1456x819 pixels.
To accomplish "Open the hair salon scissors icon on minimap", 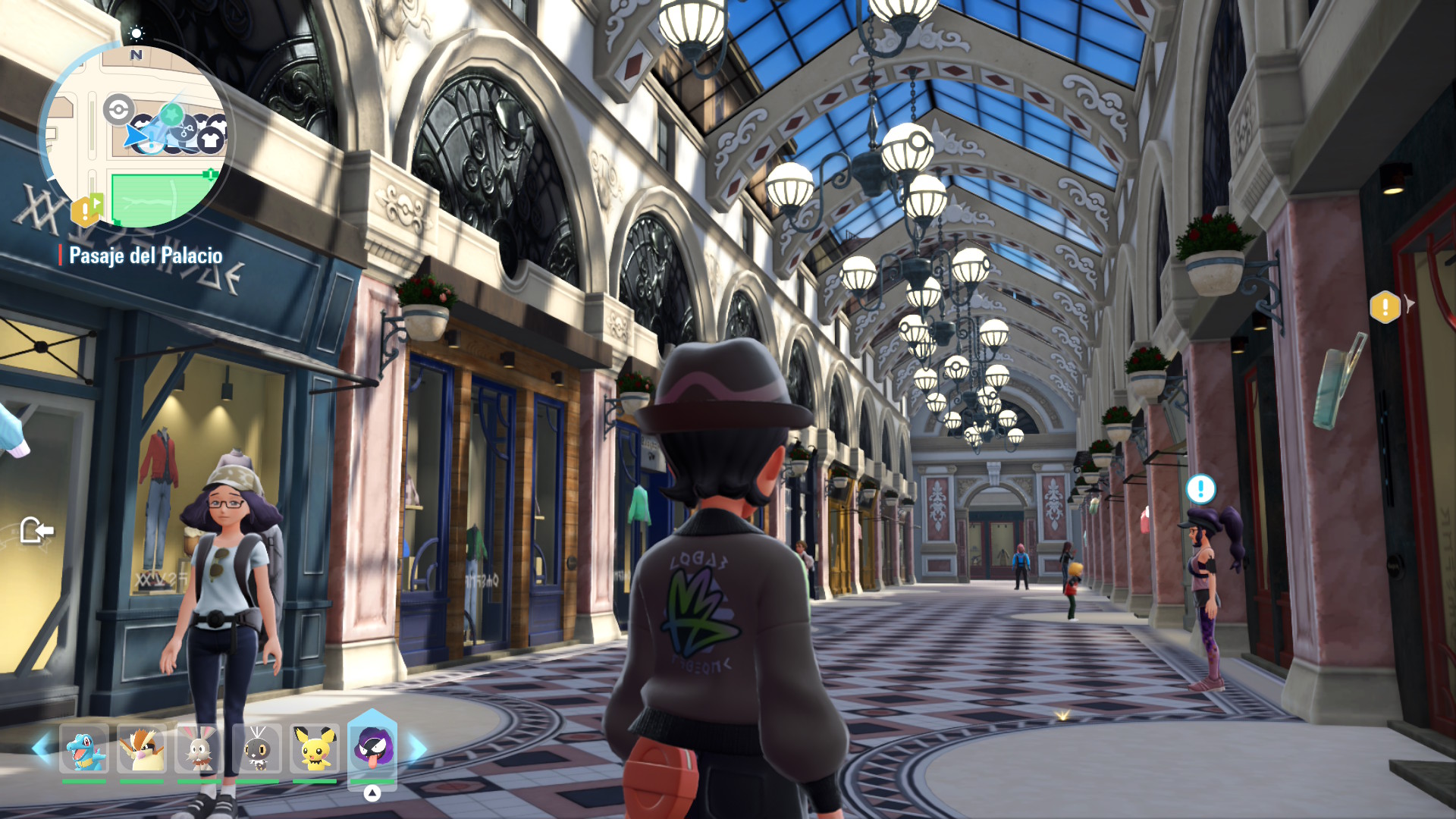I will [x=186, y=130].
